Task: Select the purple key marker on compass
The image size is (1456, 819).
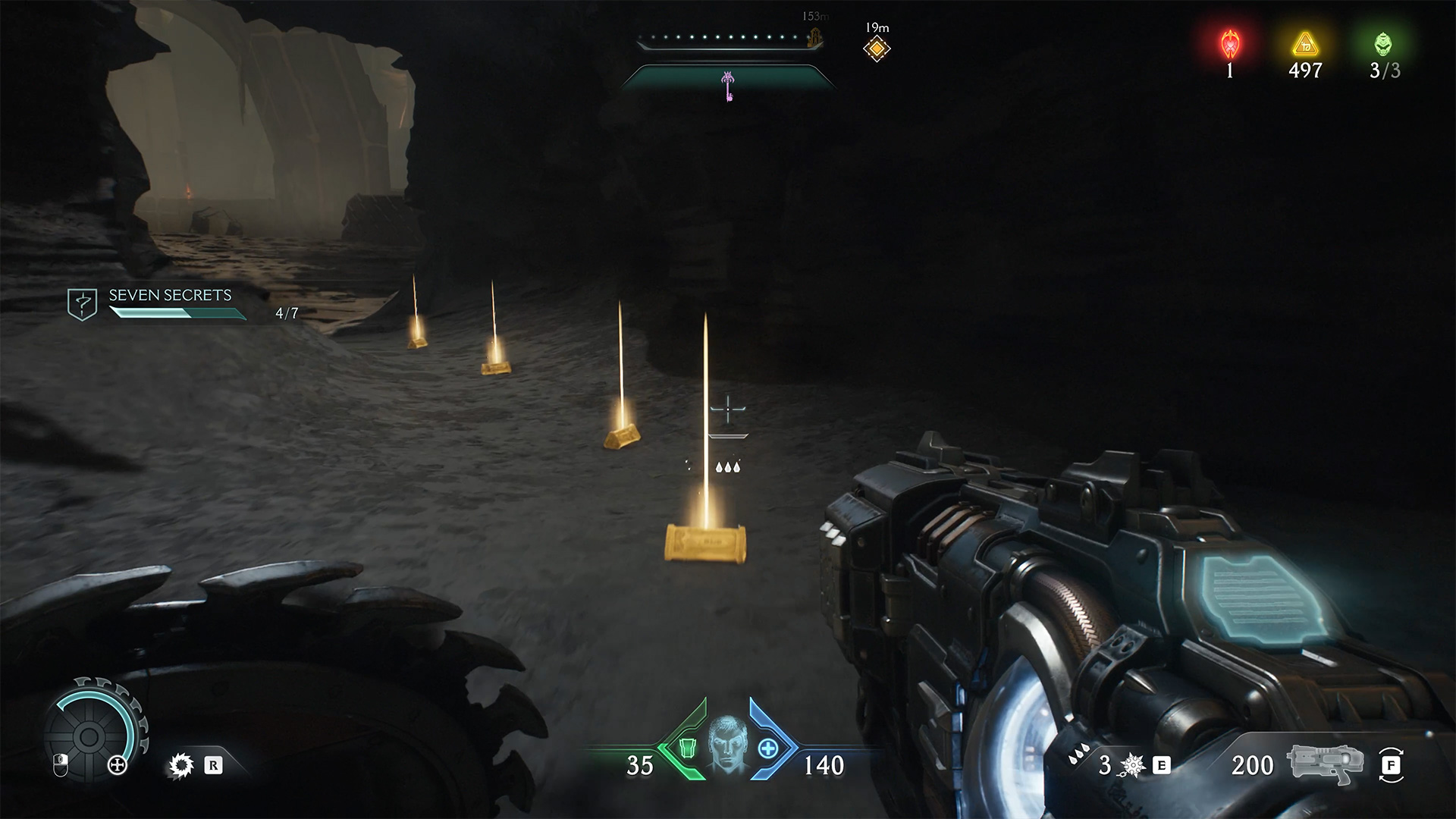Action: click(x=728, y=85)
